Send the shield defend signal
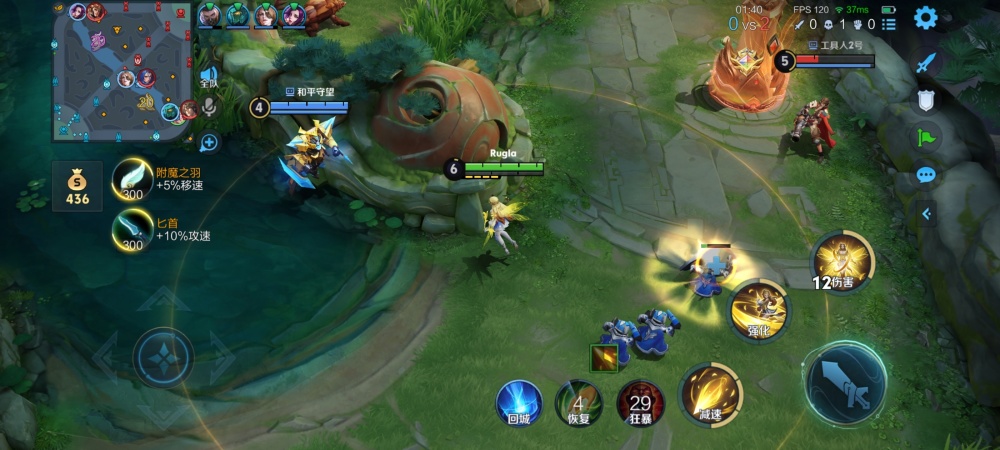The image size is (1000, 450). click(927, 100)
